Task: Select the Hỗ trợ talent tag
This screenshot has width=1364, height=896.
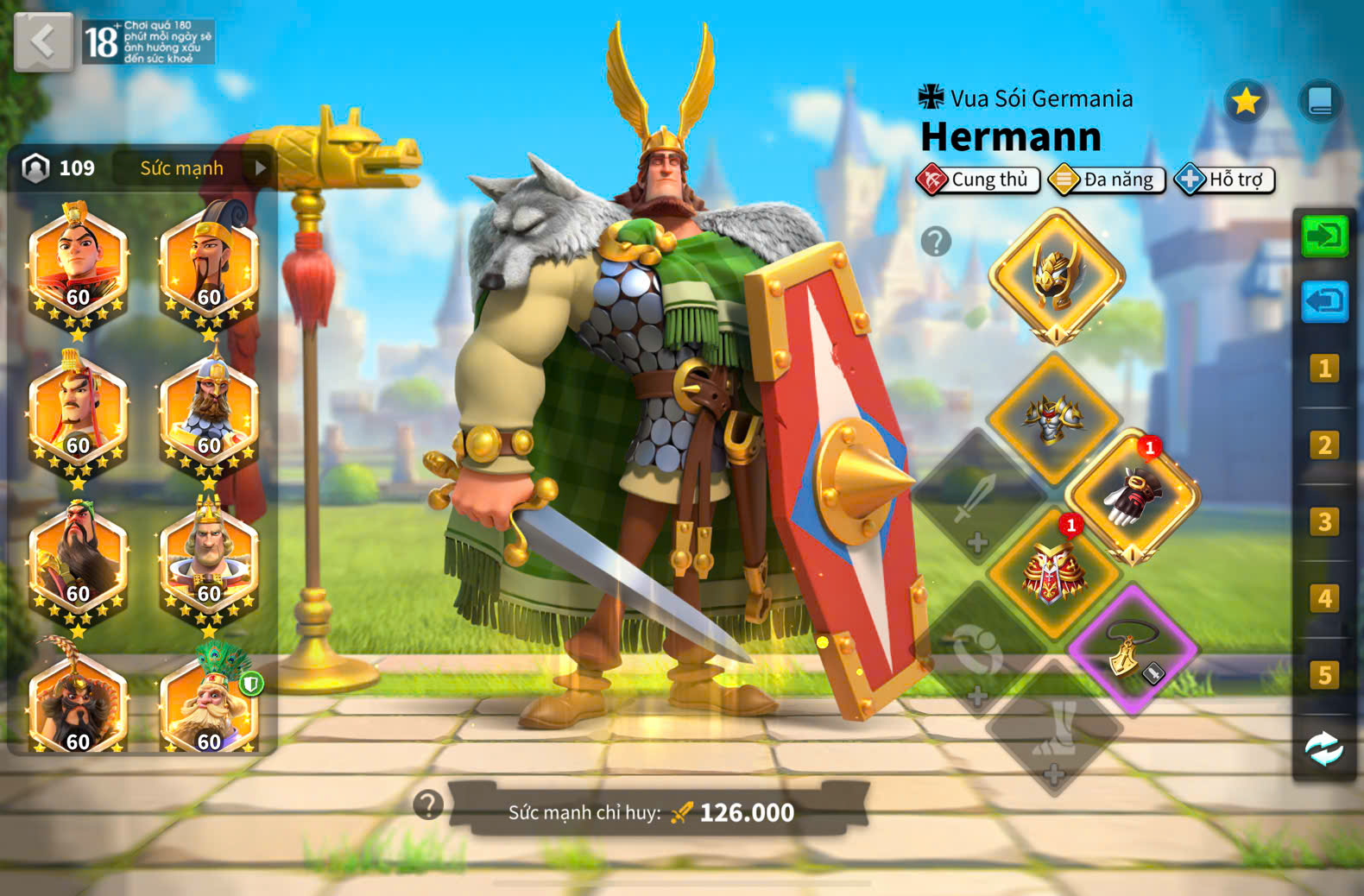Action: pos(1225,180)
